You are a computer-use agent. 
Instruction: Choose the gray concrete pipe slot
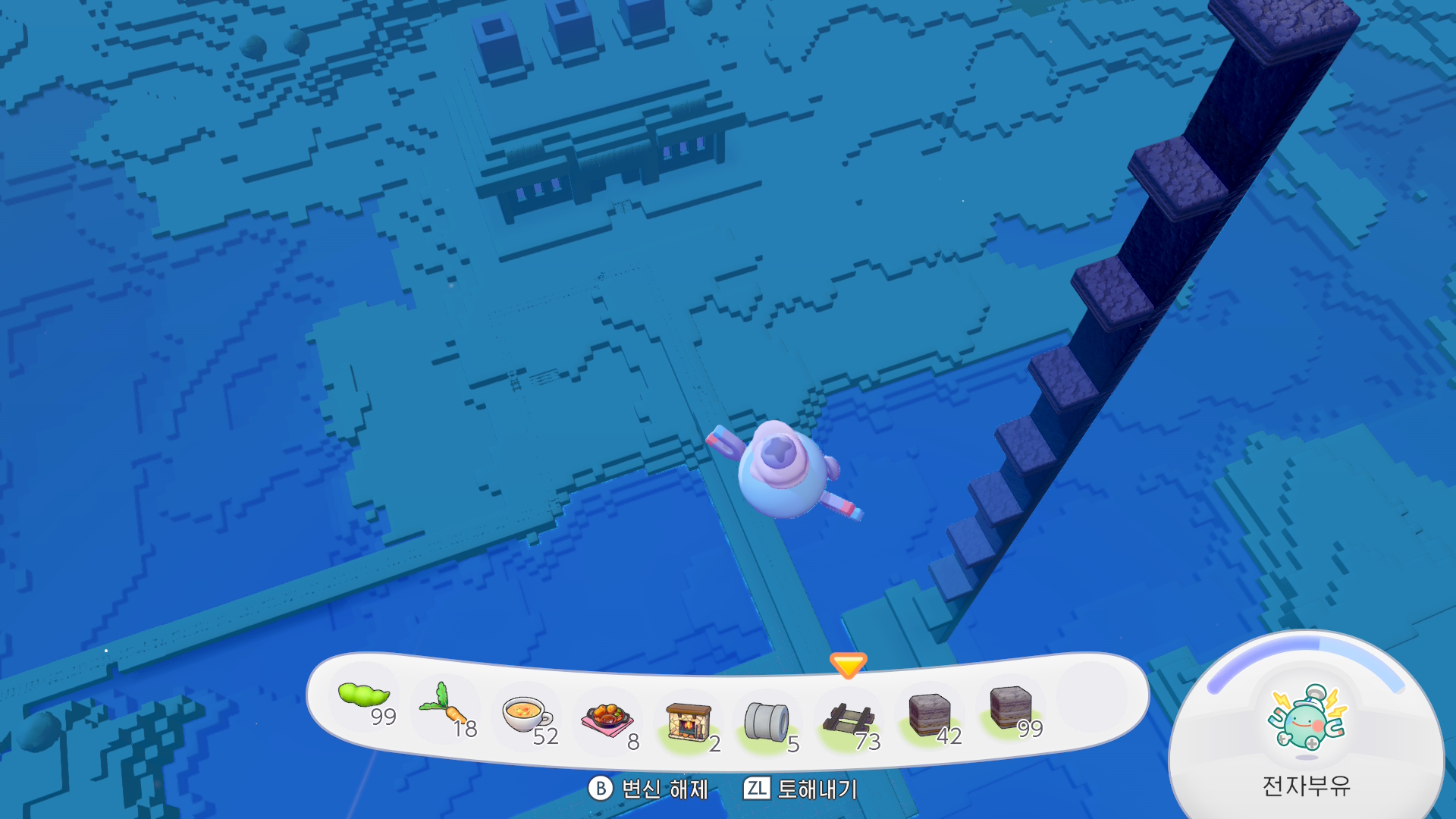(767, 721)
